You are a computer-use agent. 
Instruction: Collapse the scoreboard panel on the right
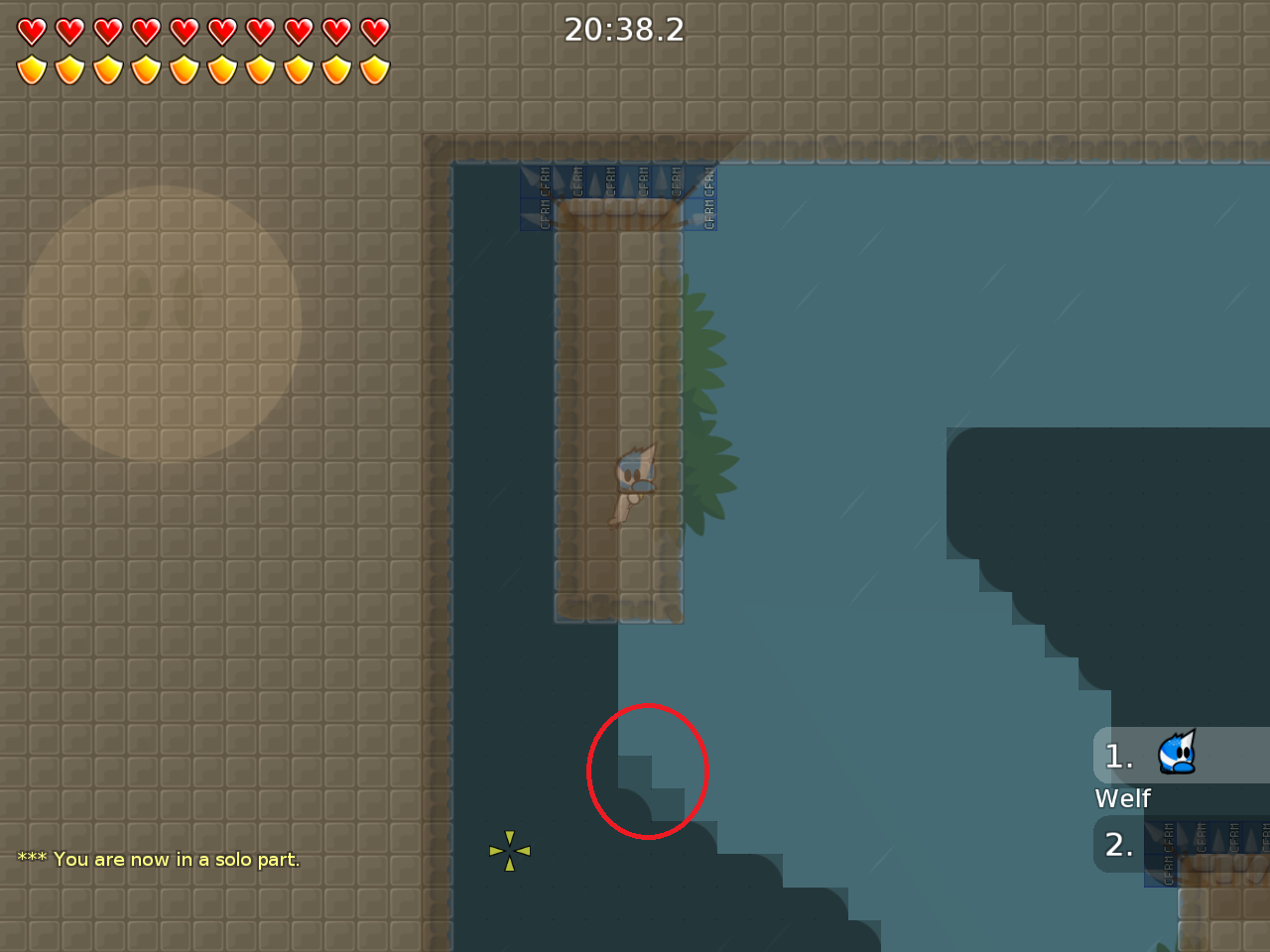pos(1181,793)
